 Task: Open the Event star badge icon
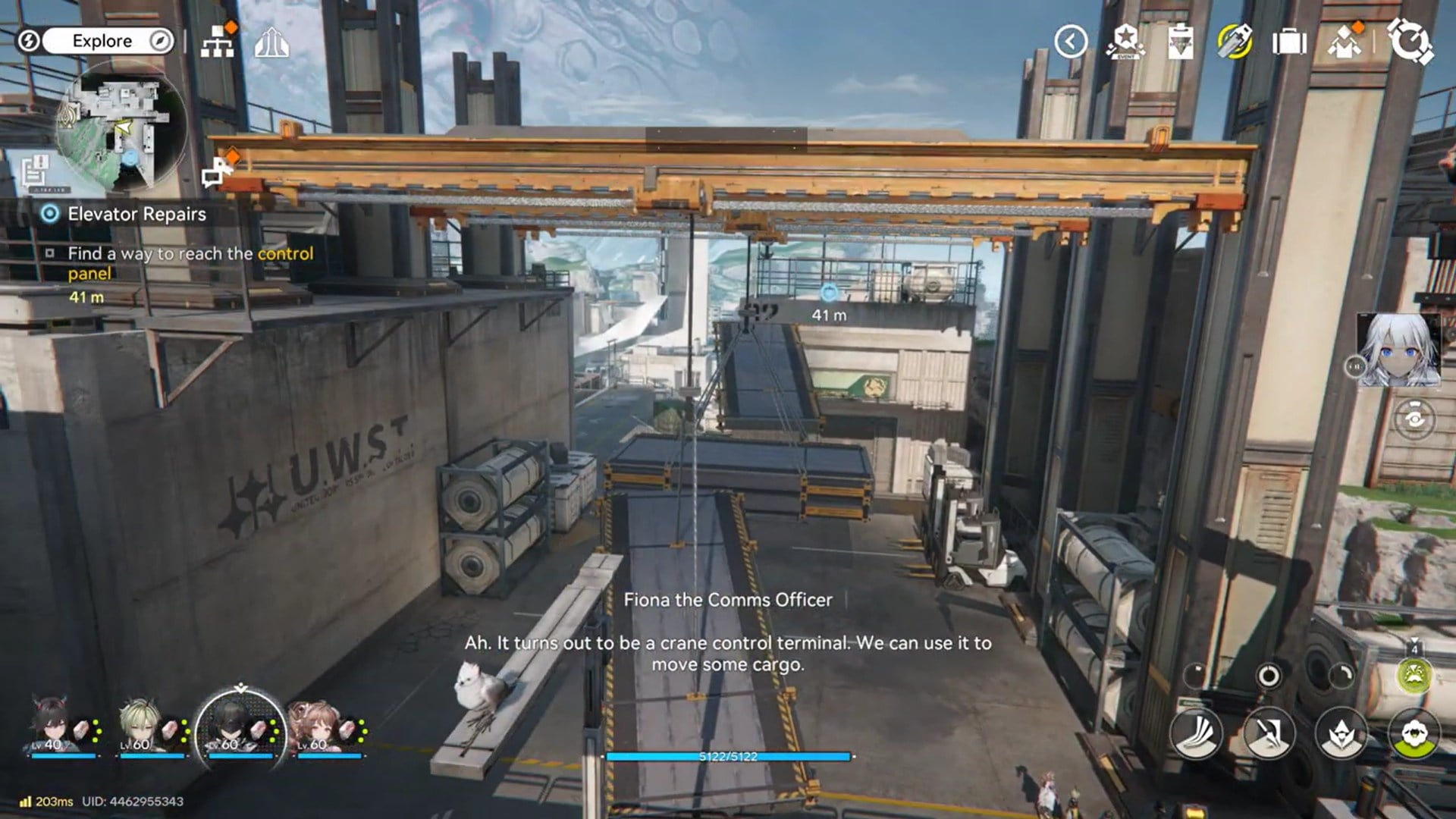(x=1125, y=42)
